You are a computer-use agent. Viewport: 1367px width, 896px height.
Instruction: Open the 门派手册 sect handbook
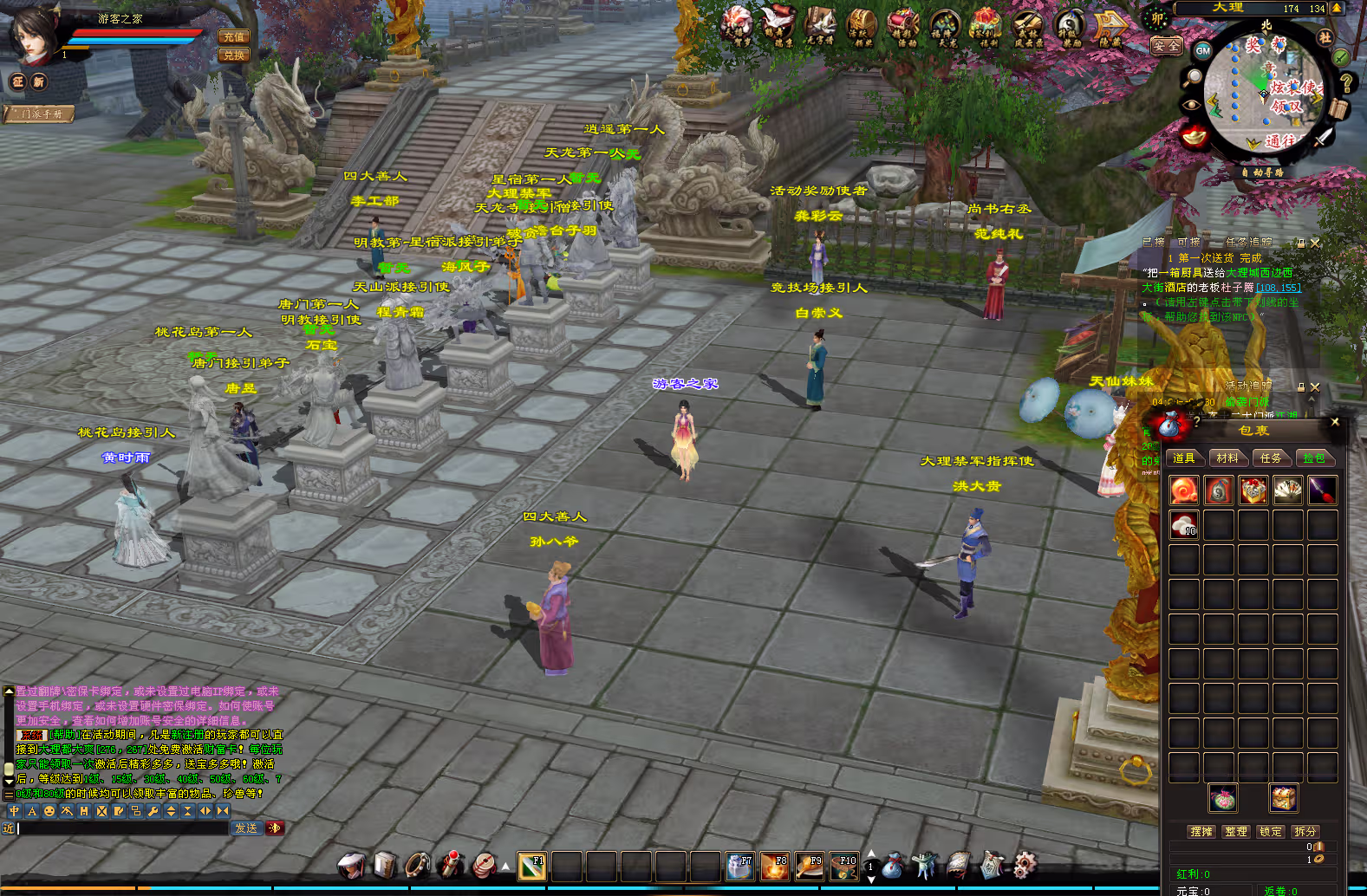[40, 114]
